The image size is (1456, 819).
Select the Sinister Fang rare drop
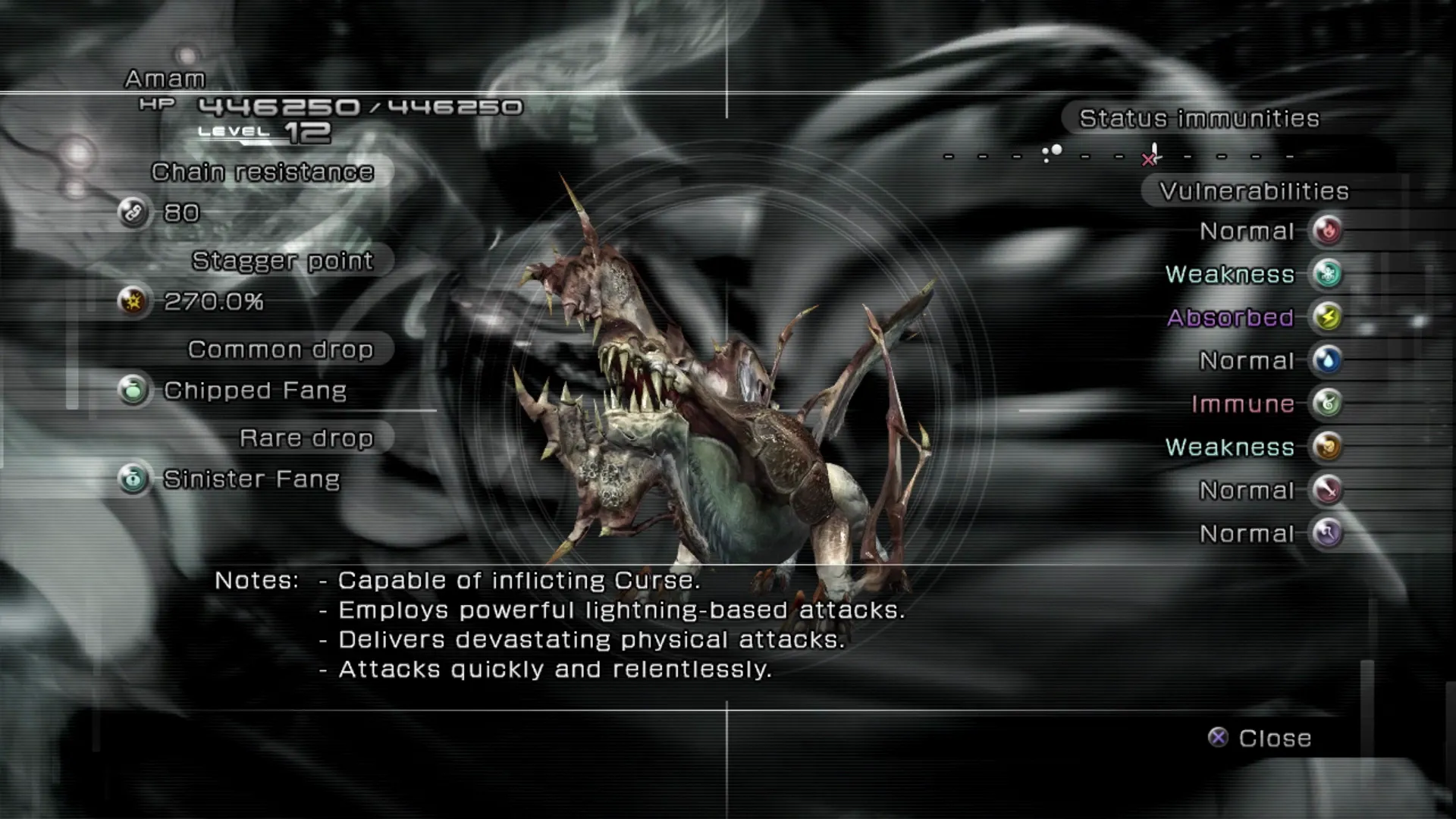point(251,479)
